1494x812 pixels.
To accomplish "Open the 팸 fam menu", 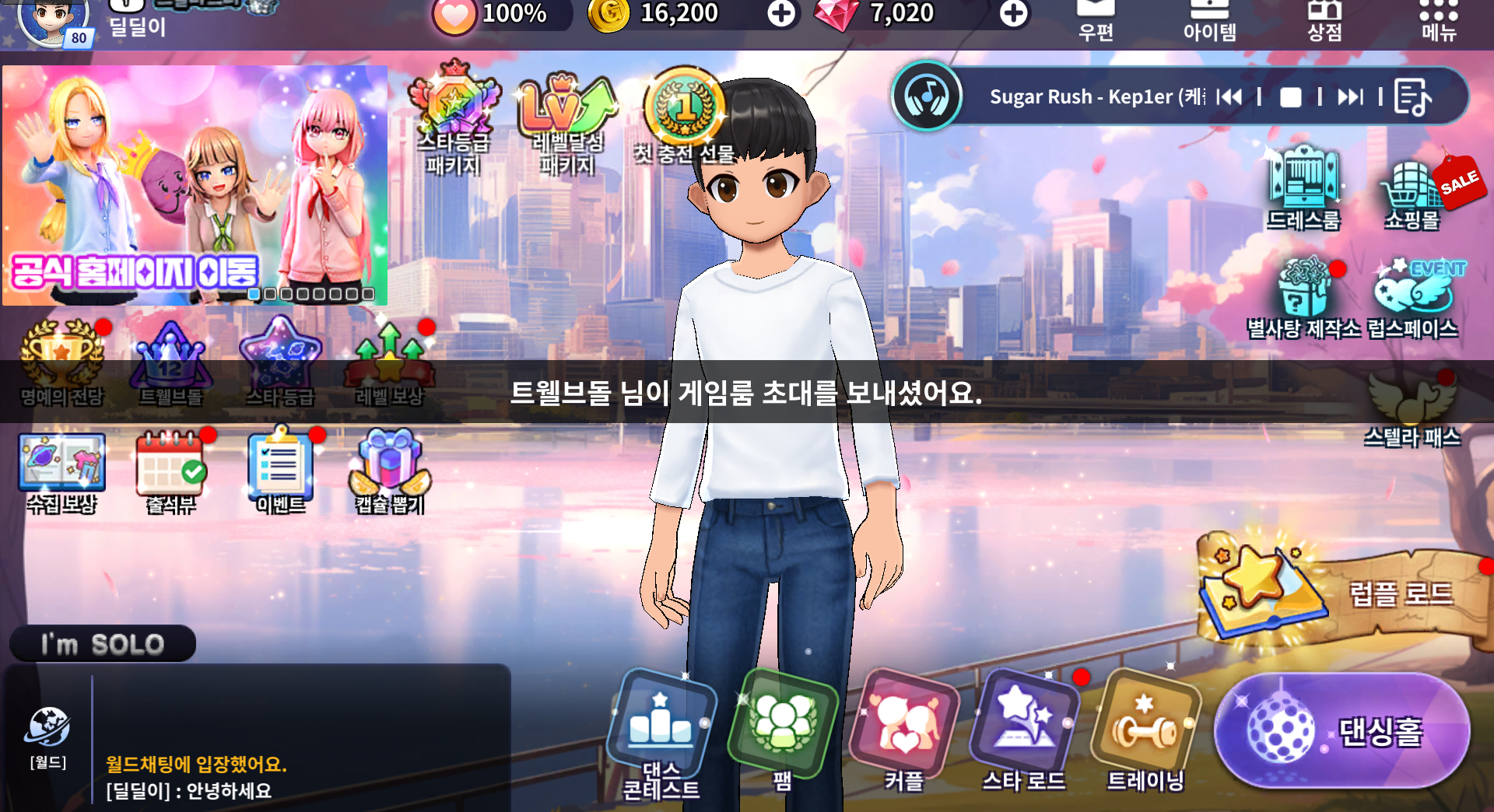I will [x=783, y=727].
